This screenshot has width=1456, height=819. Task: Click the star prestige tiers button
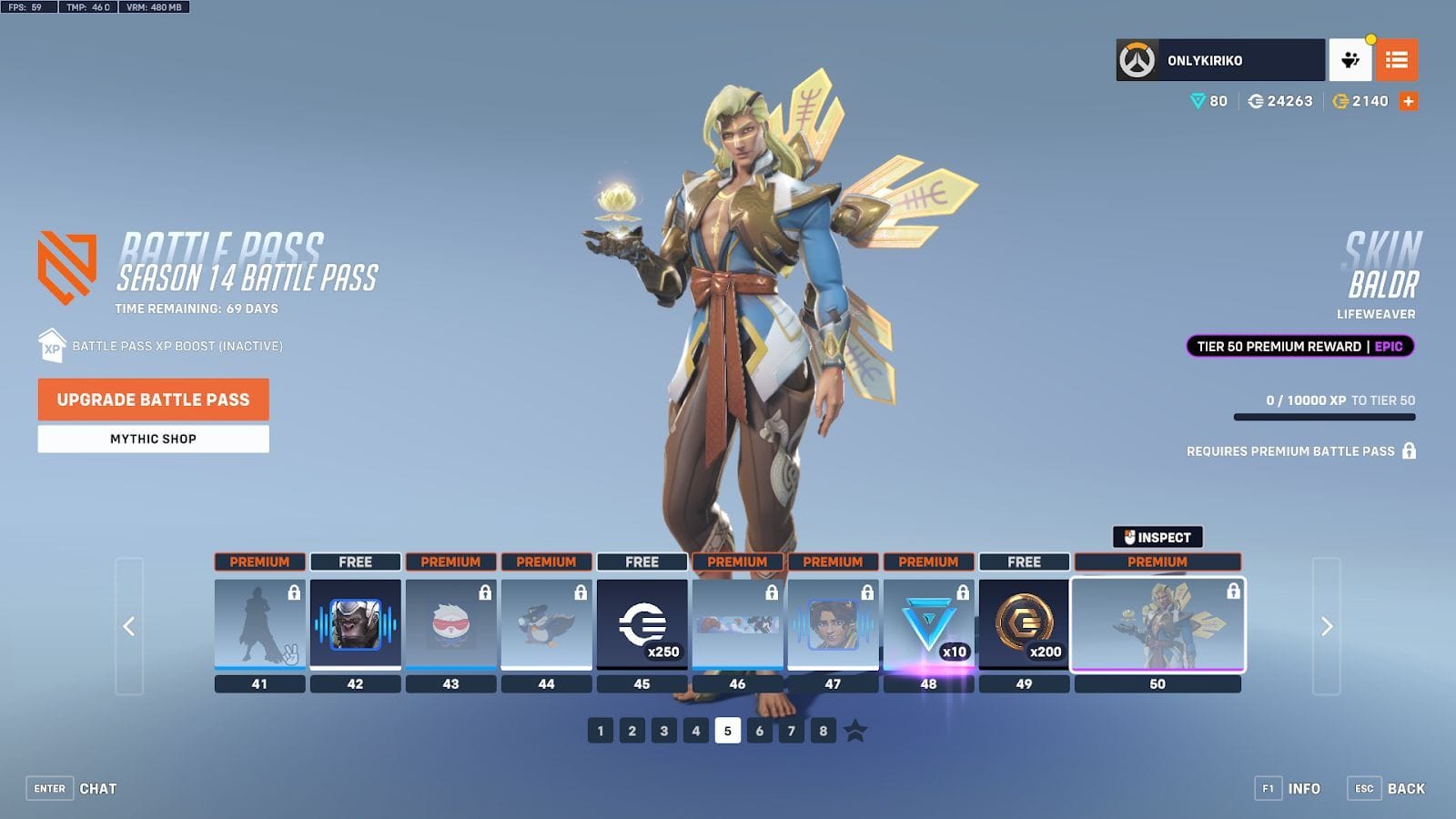[854, 730]
